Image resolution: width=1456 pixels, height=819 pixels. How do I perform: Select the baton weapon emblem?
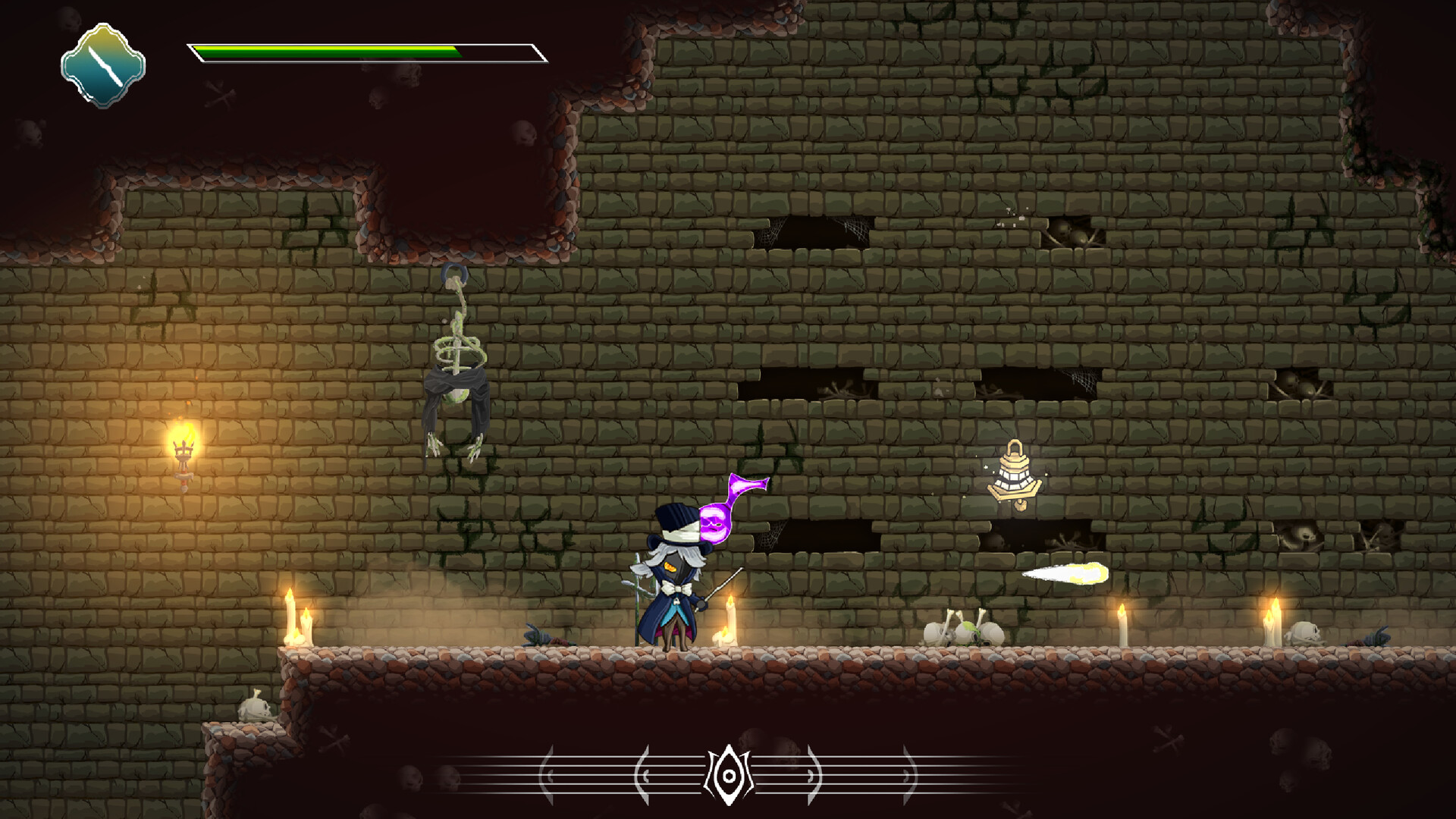102,65
